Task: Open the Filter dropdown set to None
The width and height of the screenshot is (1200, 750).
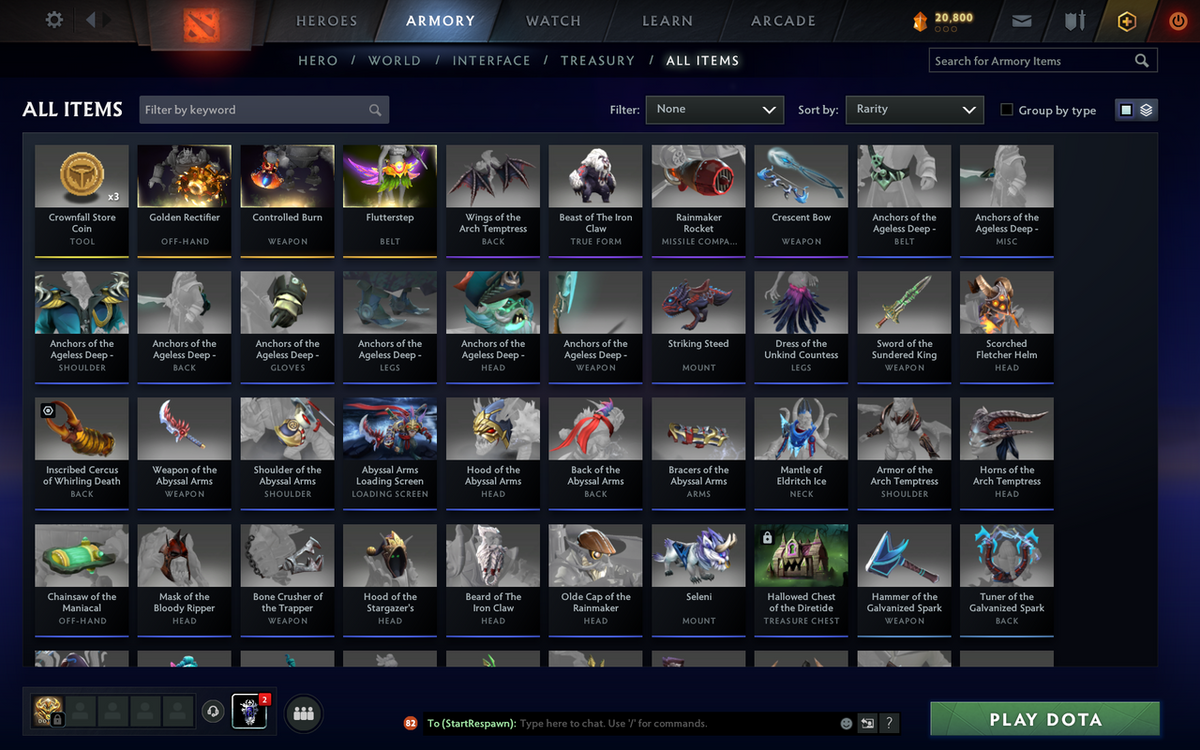Action: pyautogui.click(x=714, y=110)
